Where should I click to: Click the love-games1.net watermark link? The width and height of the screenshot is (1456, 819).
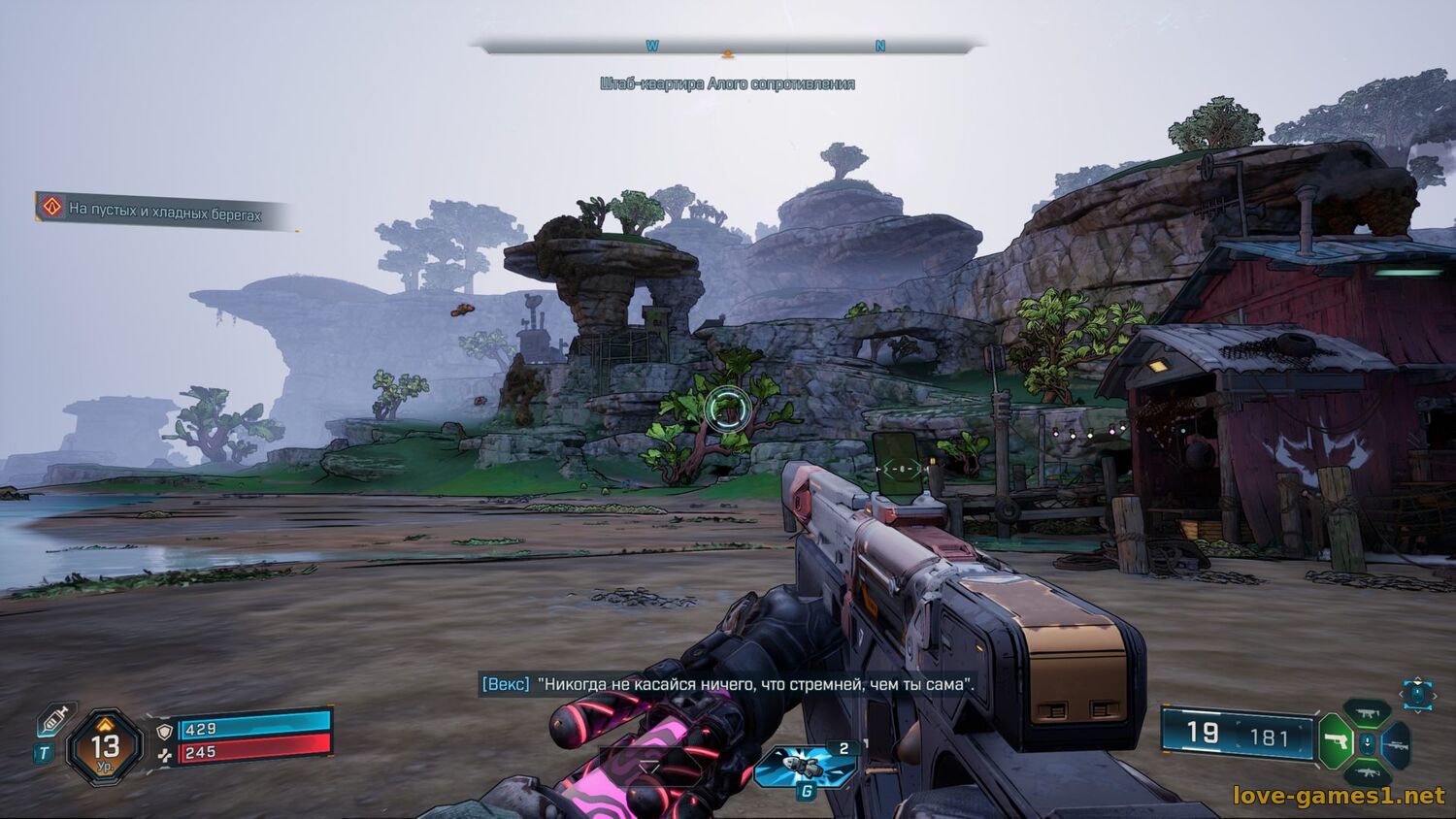pyautogui.click(x=1339, y=796)
